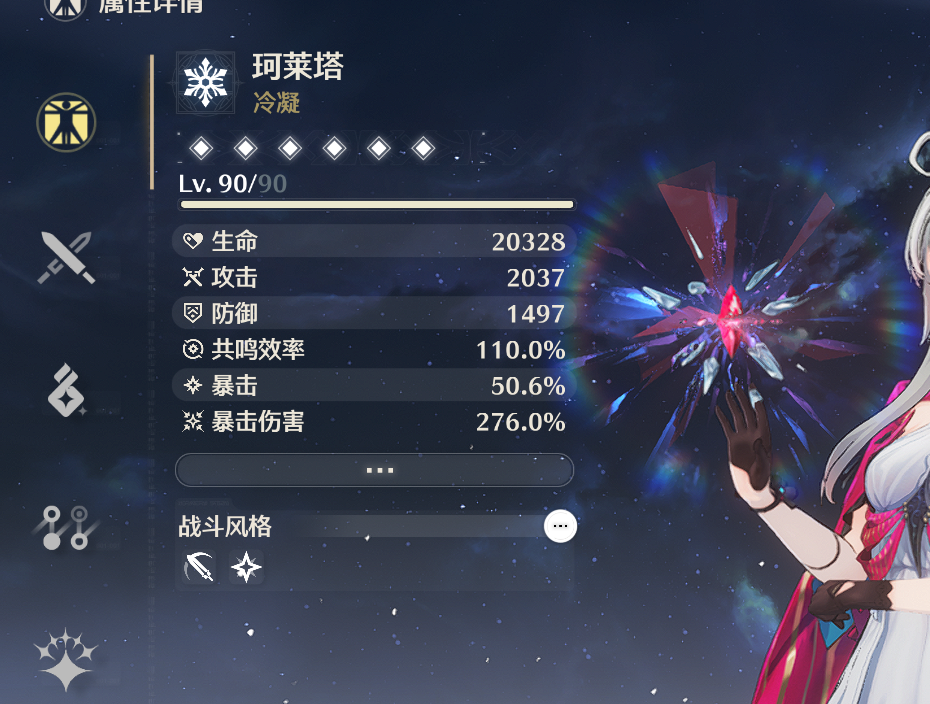The image size is (930, 704).
Task: Open the echo tab with diamond icon
Action: (x=66, y=390)
